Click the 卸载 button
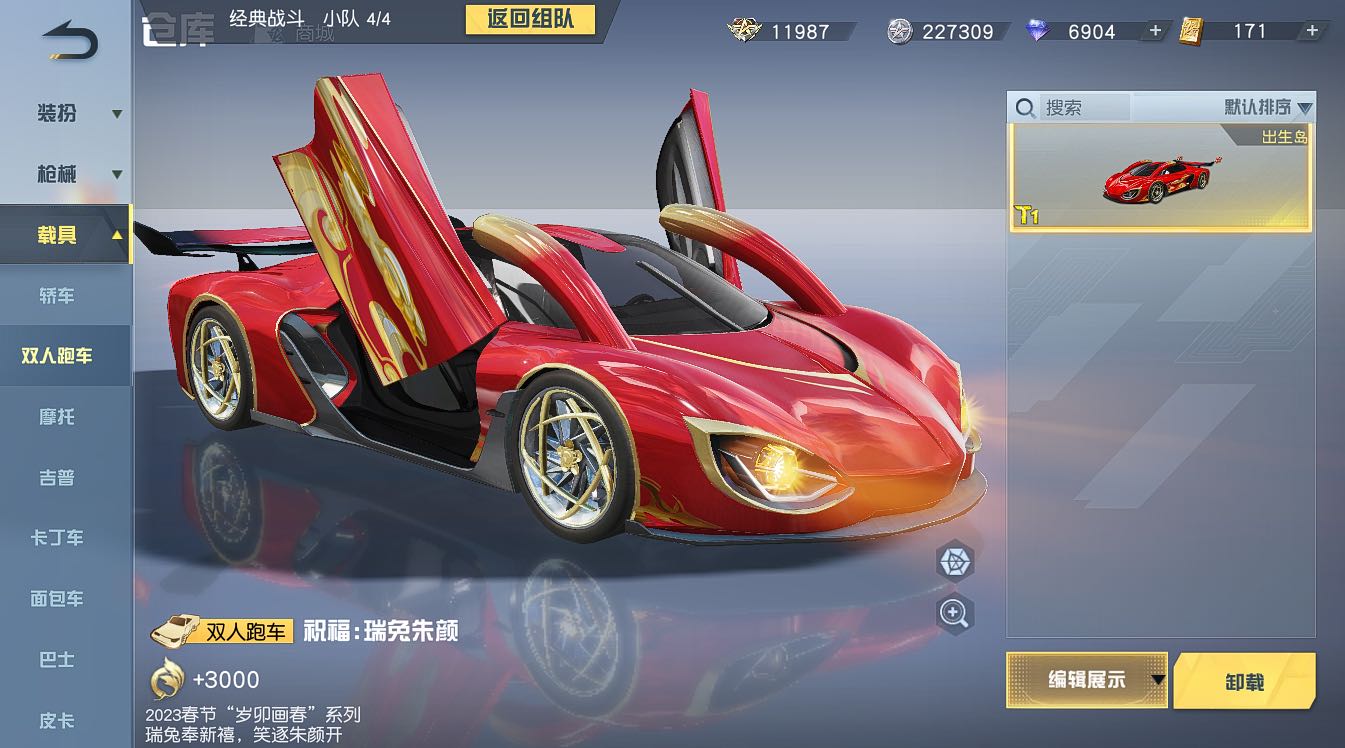Image resolution: width=1345 pixels, height=748 pixels. [x=1244, y=681]
